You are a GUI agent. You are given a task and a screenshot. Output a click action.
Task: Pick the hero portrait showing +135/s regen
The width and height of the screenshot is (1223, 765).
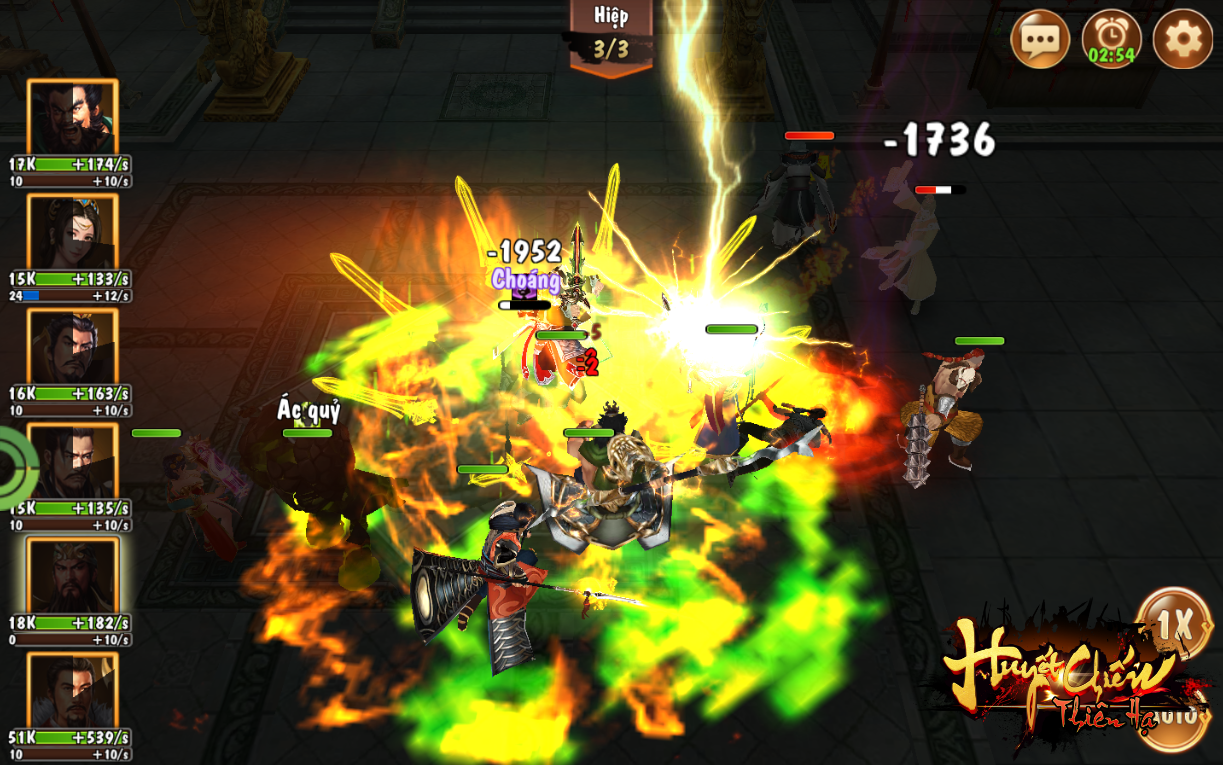(x=72, y=461)
